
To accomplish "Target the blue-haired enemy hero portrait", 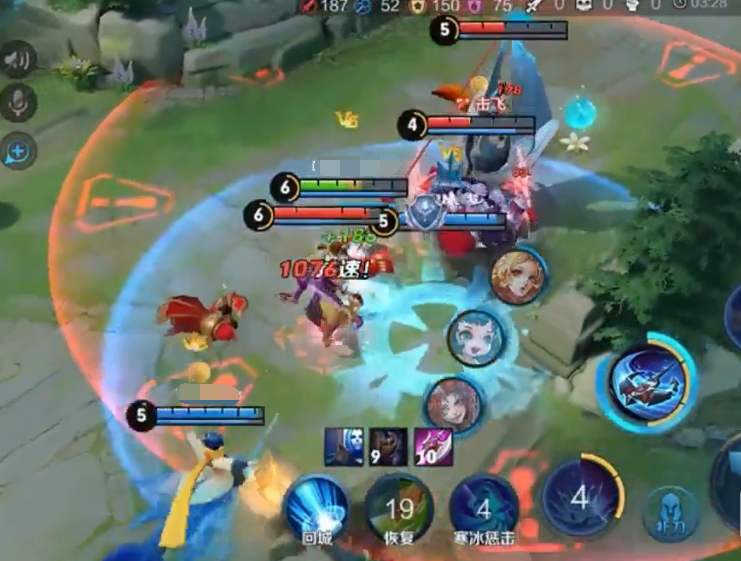I will coord(475,338).
